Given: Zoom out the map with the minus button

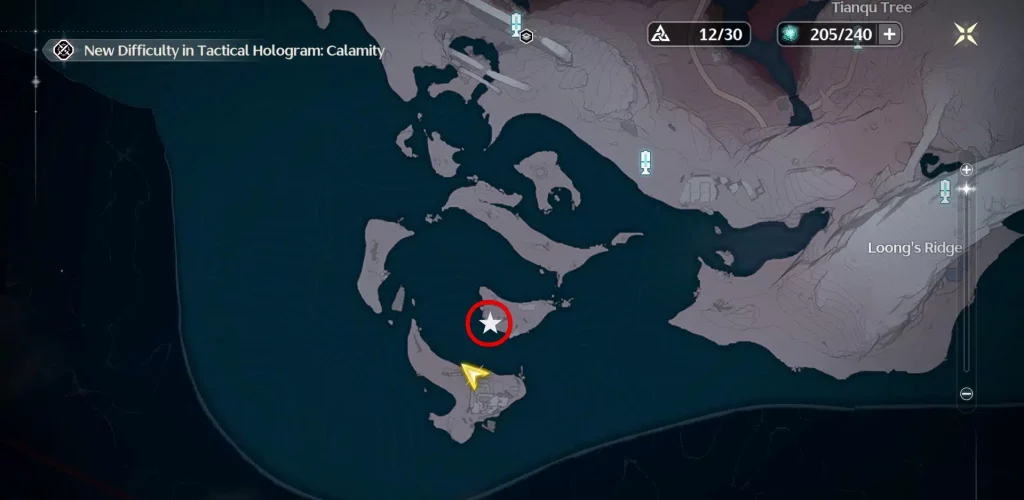Looking at the screenshot, I should [966, 394].
